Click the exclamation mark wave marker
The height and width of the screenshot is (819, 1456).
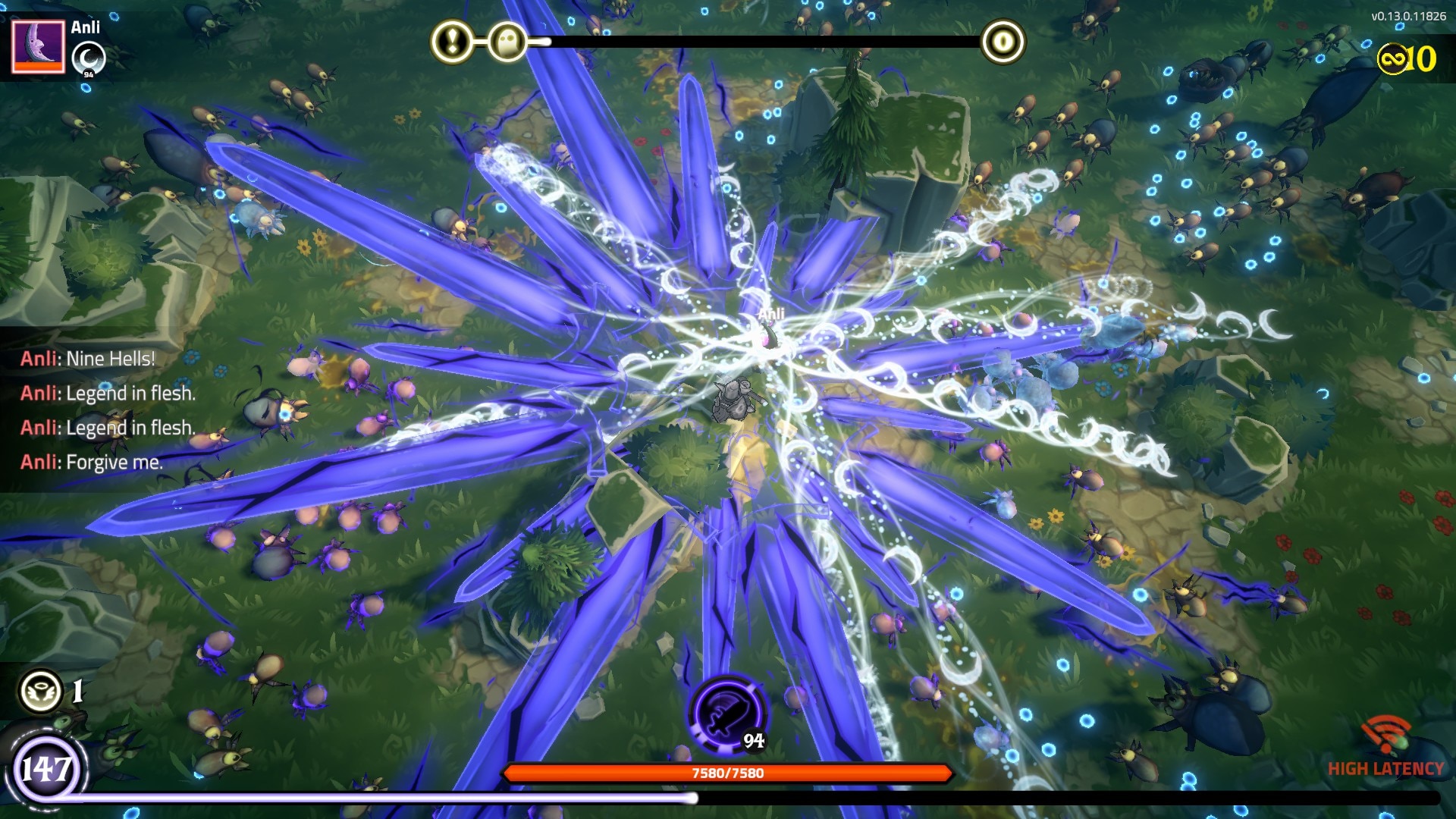tap(452, 42)
